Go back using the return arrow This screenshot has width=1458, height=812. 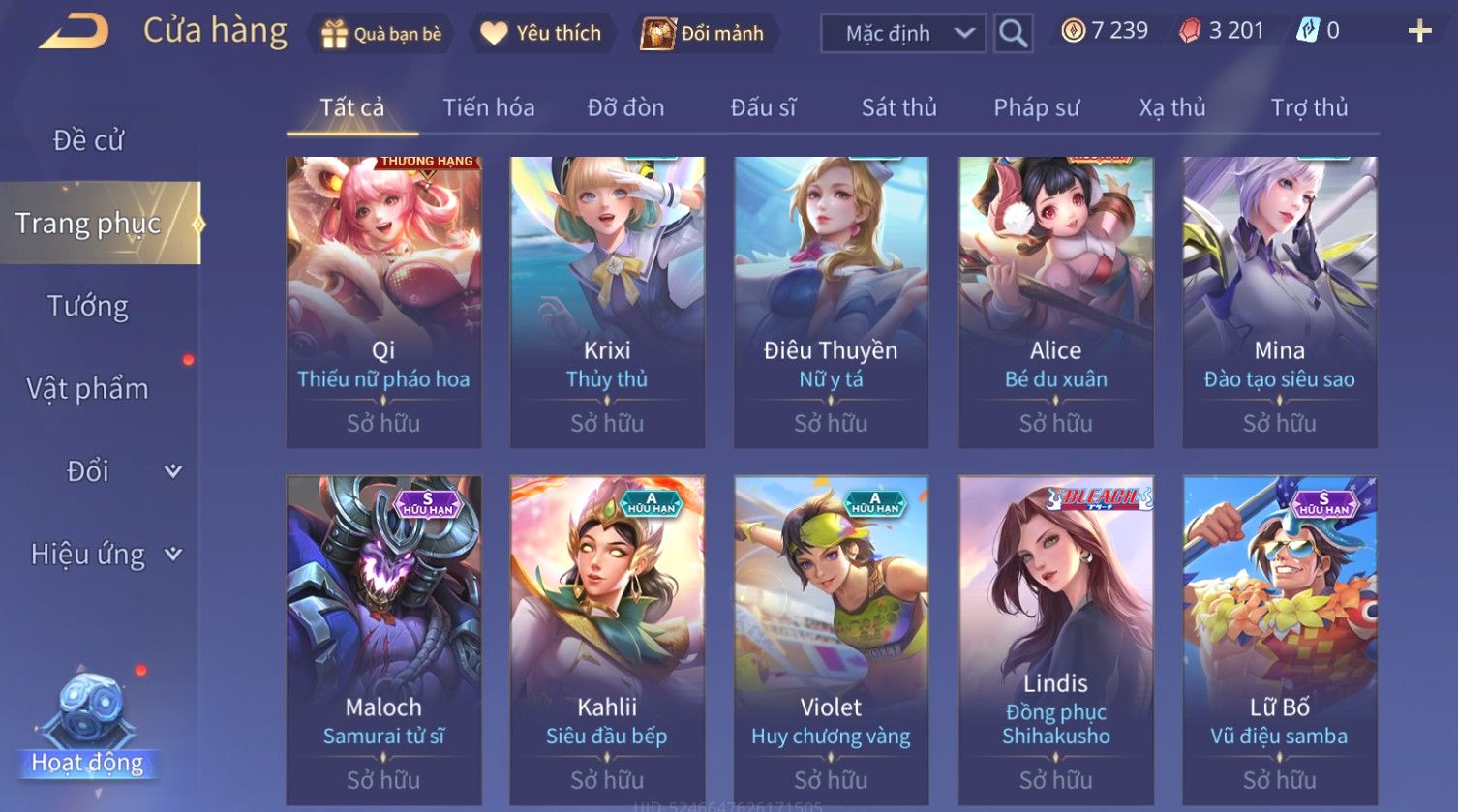click(74, 31)
